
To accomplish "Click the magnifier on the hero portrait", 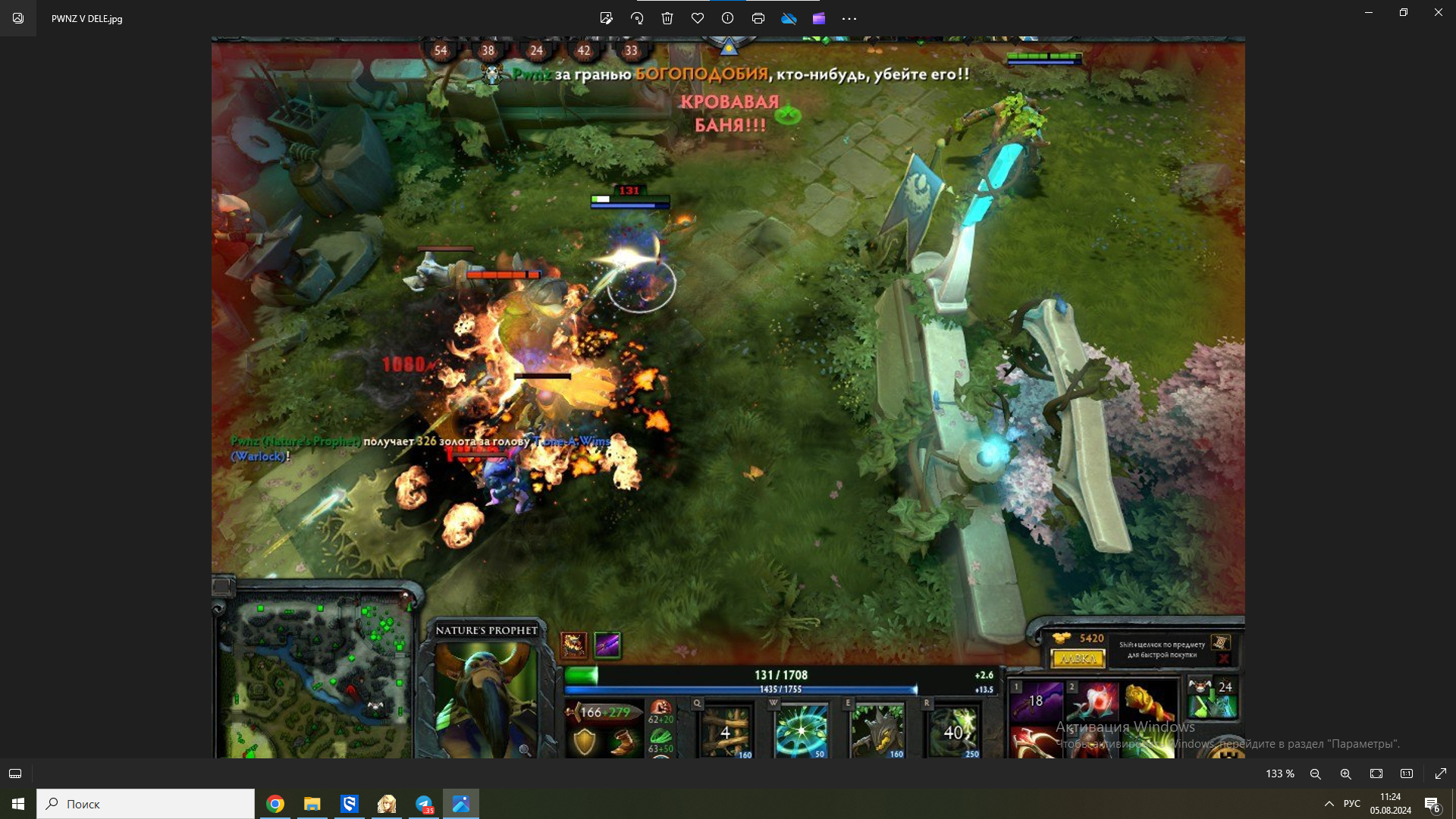I will click(525, 750).
